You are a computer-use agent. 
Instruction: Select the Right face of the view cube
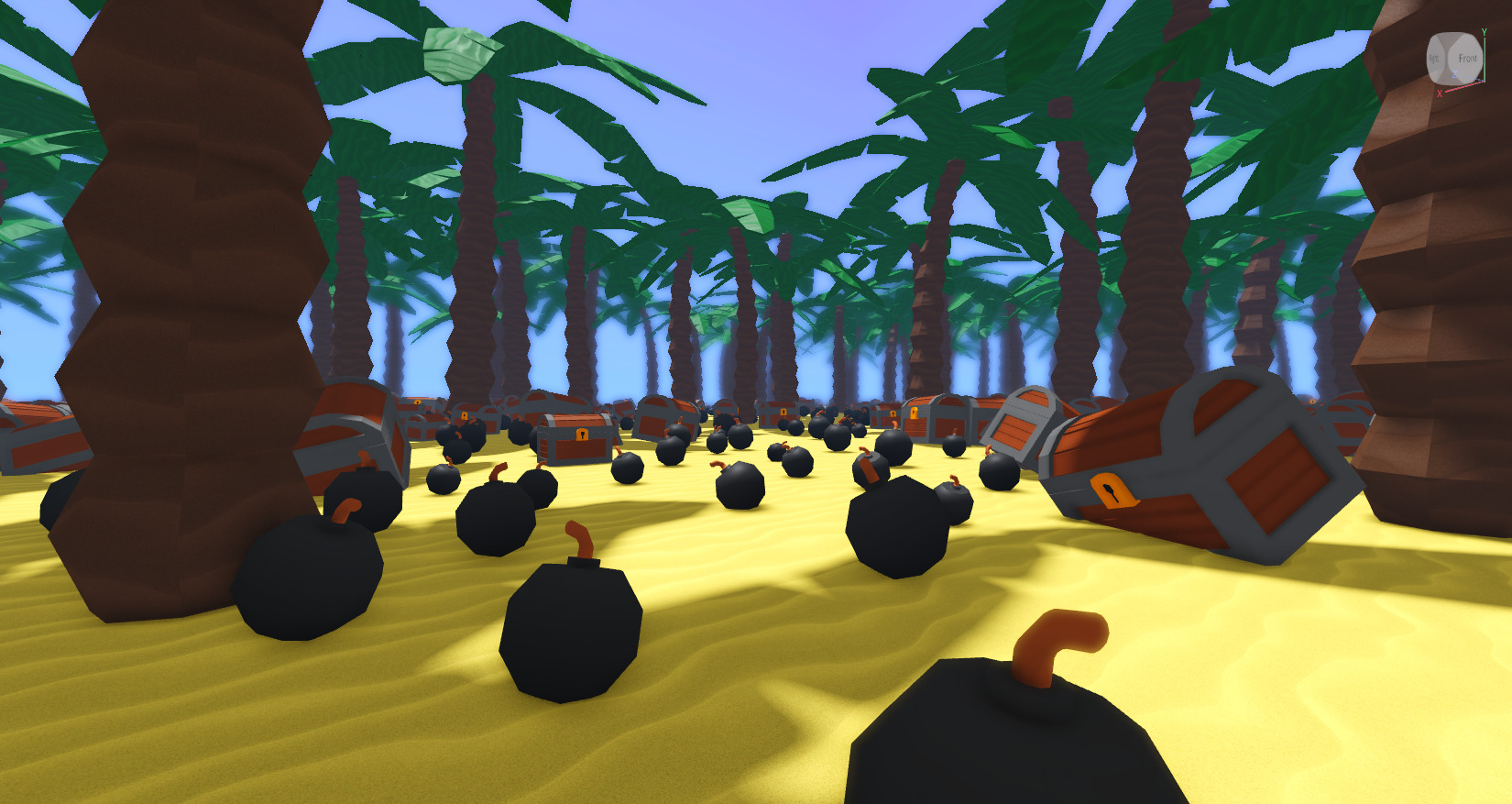(1435, 59)
